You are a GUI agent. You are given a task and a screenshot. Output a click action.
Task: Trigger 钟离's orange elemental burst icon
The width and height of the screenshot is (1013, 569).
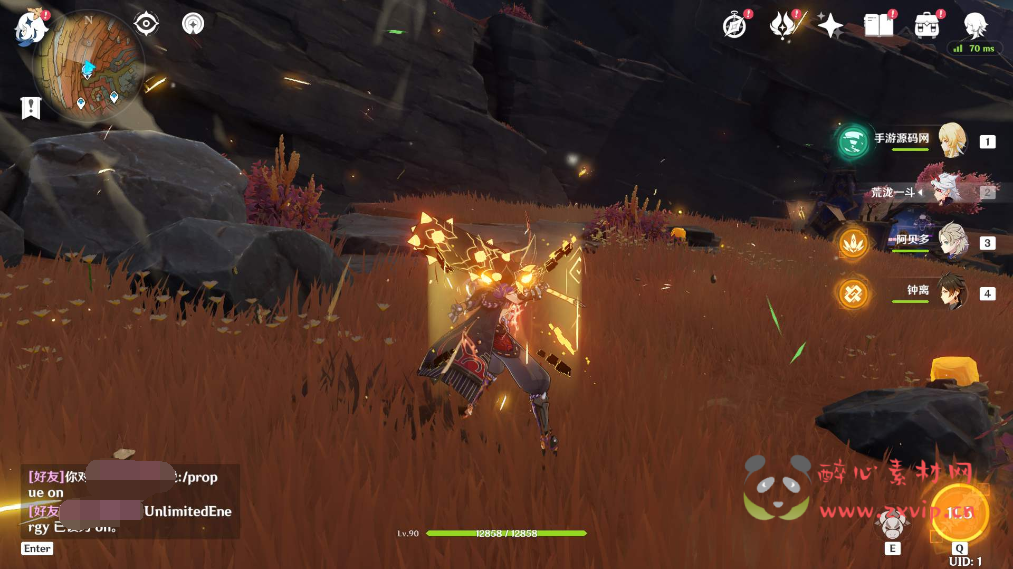(x=853, y=293)
